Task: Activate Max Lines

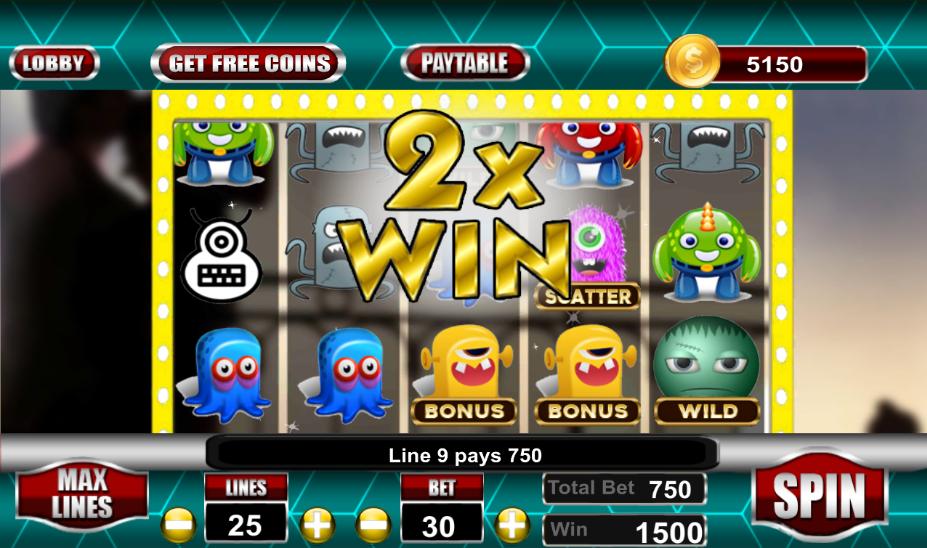Action: (82, 494)
